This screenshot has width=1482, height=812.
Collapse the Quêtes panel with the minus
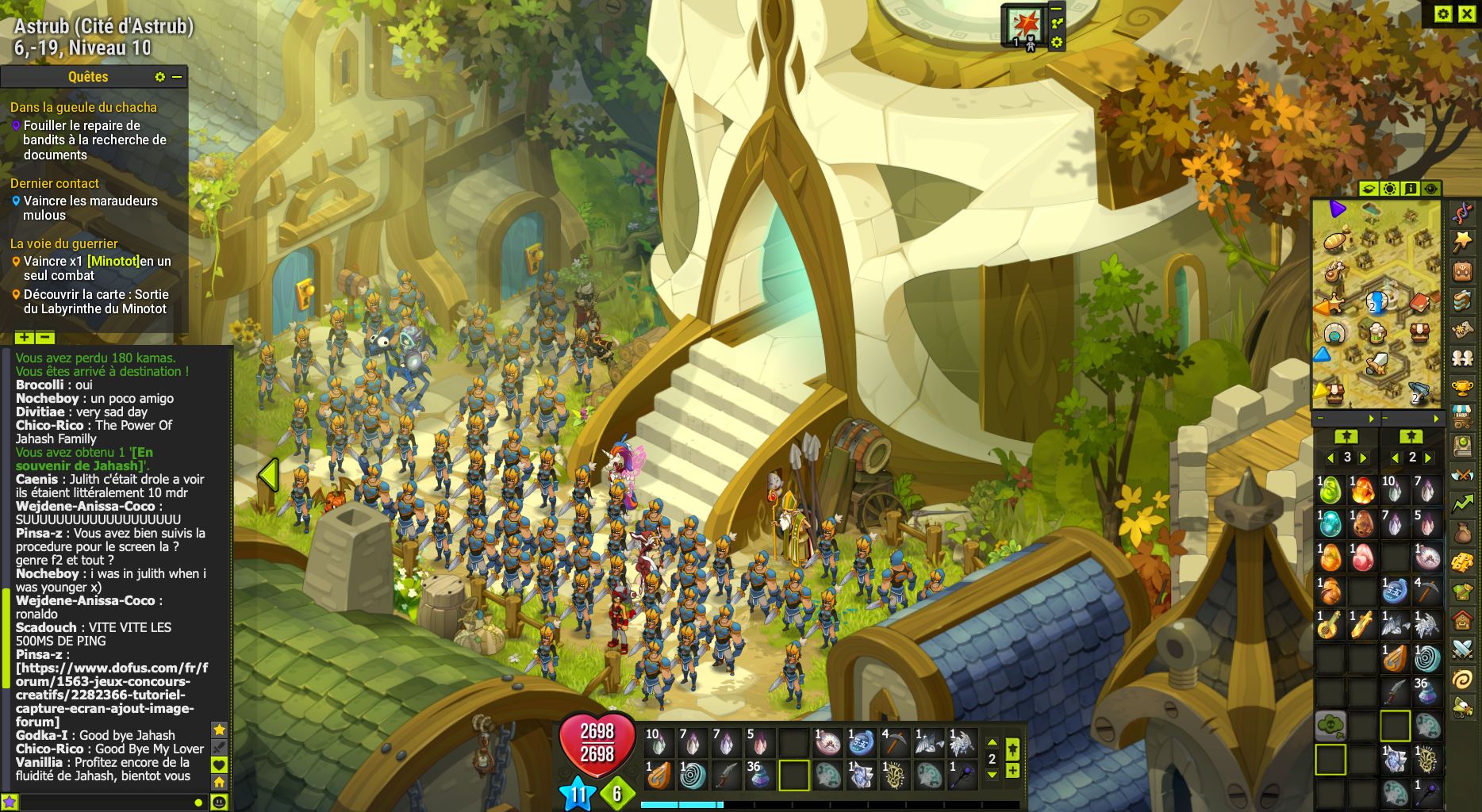coord(177,77)
